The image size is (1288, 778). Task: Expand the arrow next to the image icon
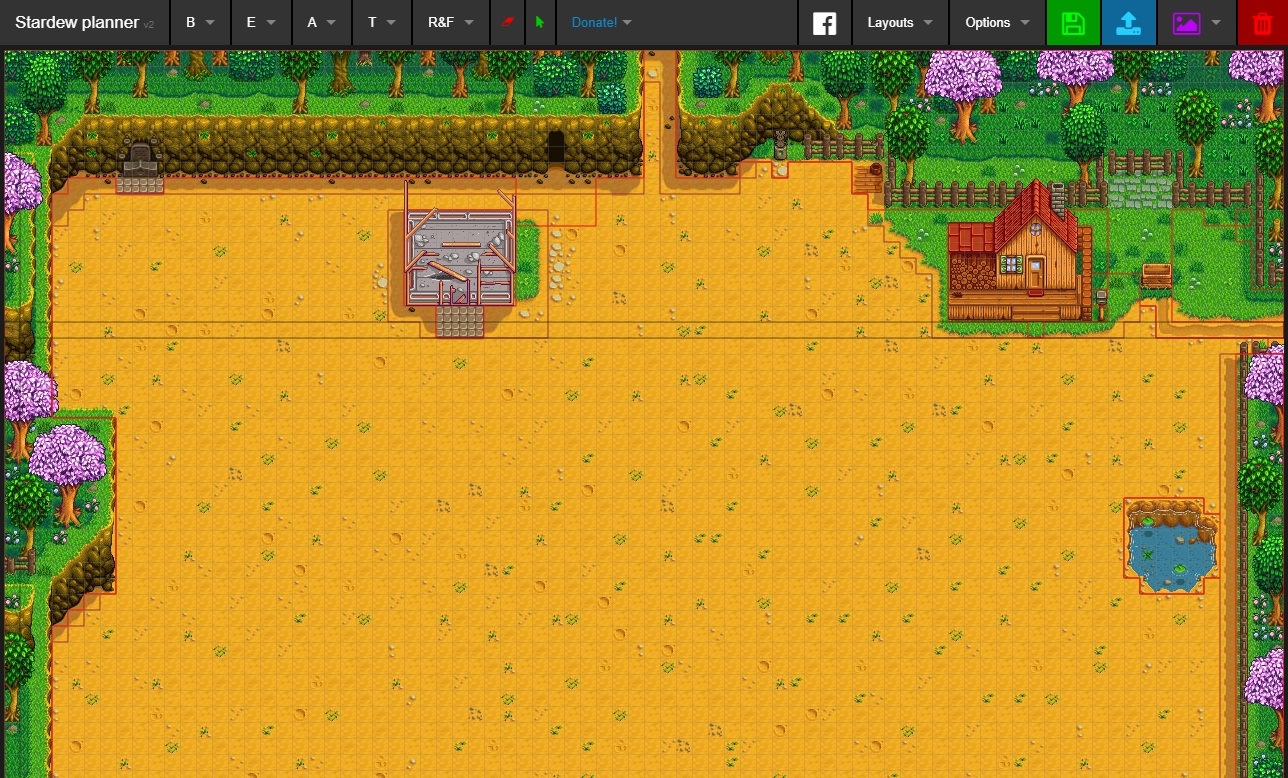pos(1213,22)
